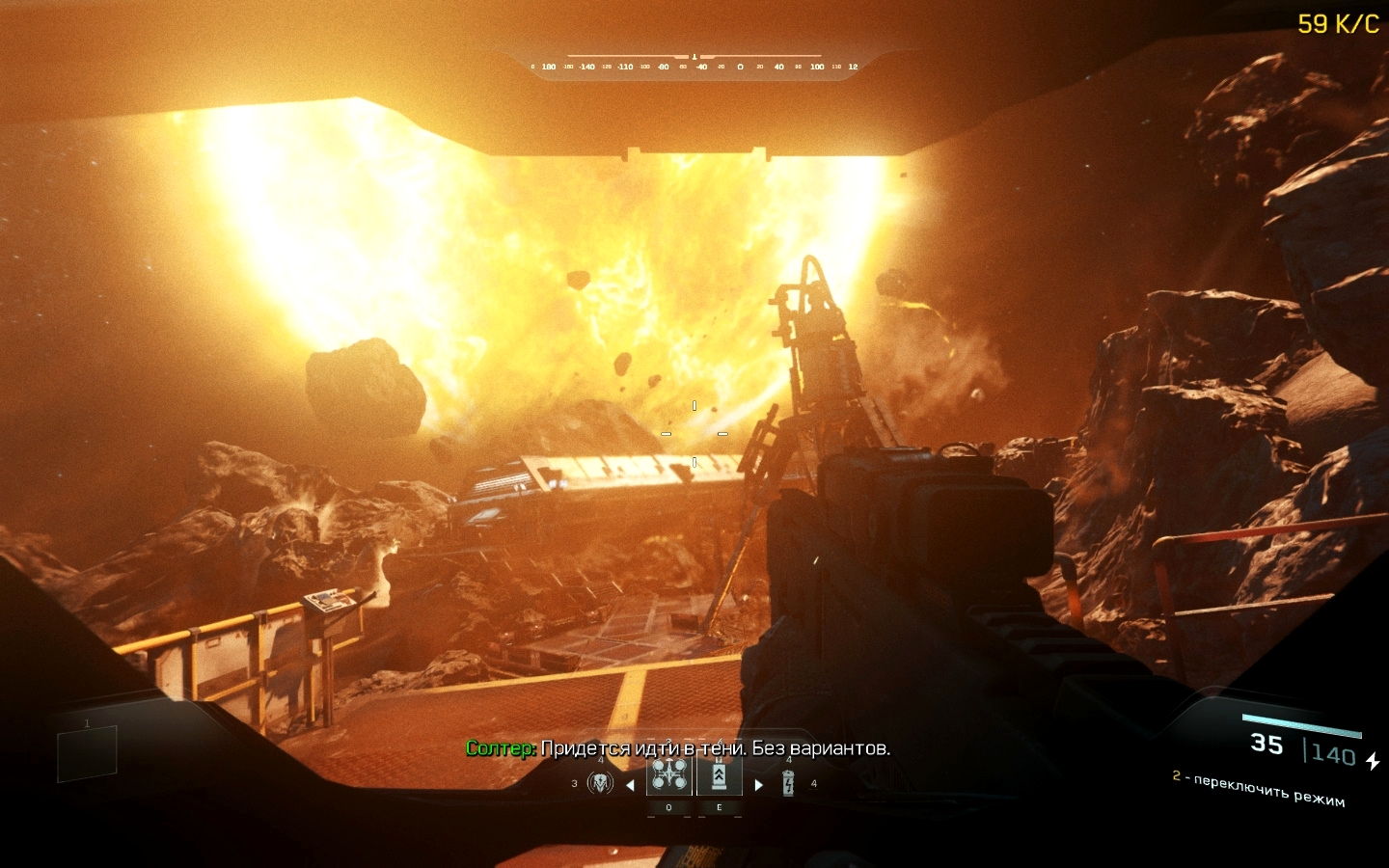Click the compass heading strip
Image resolution: width=1389 pixels, height=868 pixels.
coord(694,66)
